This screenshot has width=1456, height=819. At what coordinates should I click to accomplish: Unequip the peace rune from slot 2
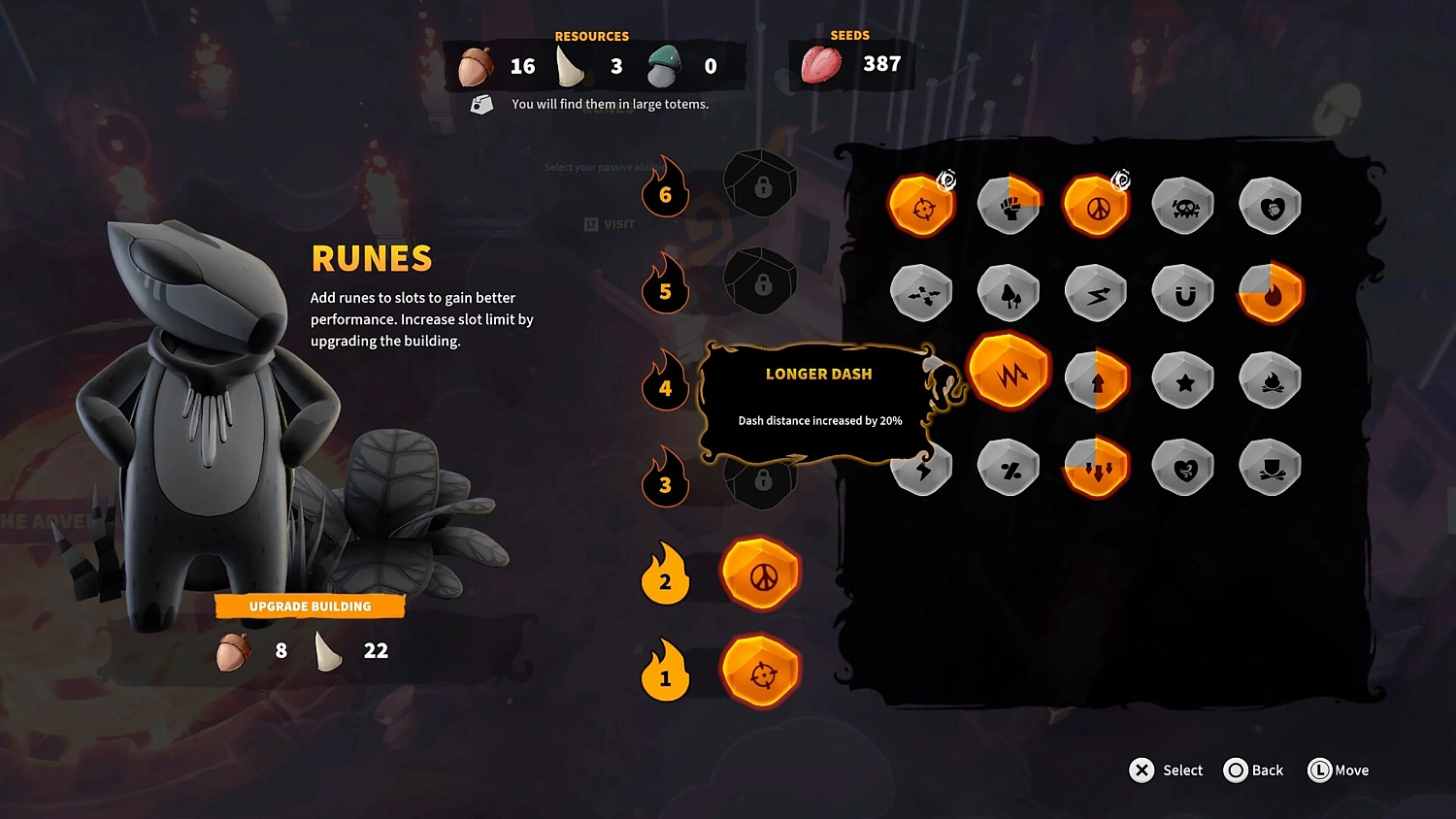point(761,574)
